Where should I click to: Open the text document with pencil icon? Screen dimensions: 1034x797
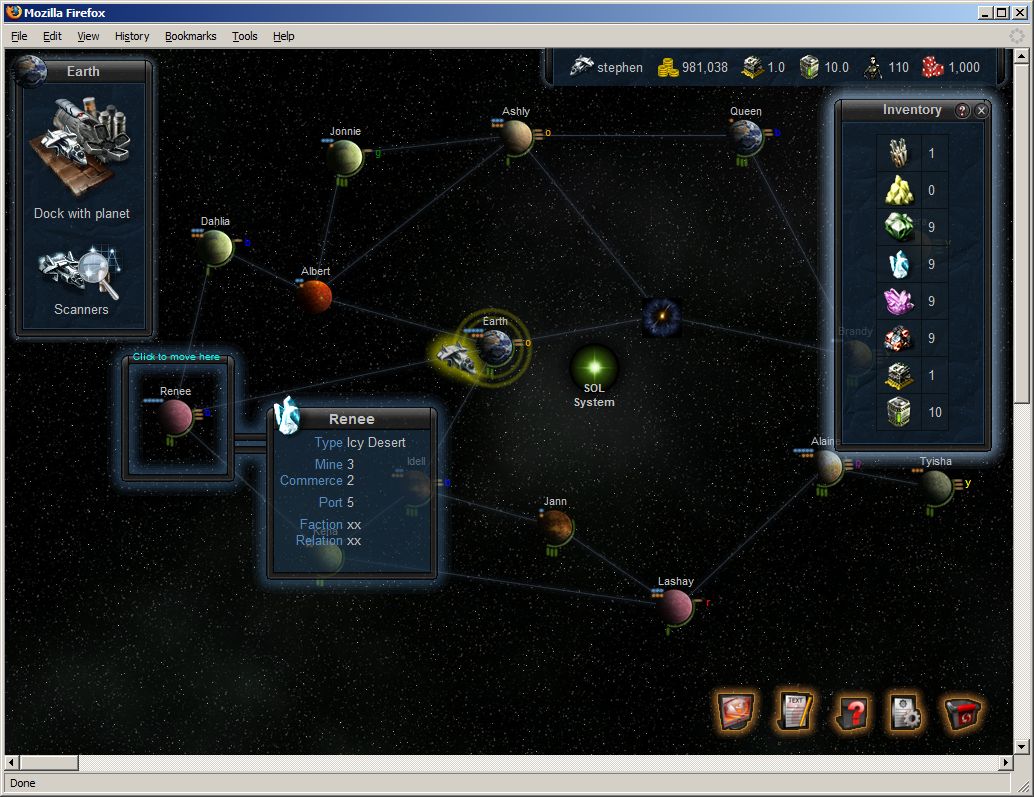point(795,711)
